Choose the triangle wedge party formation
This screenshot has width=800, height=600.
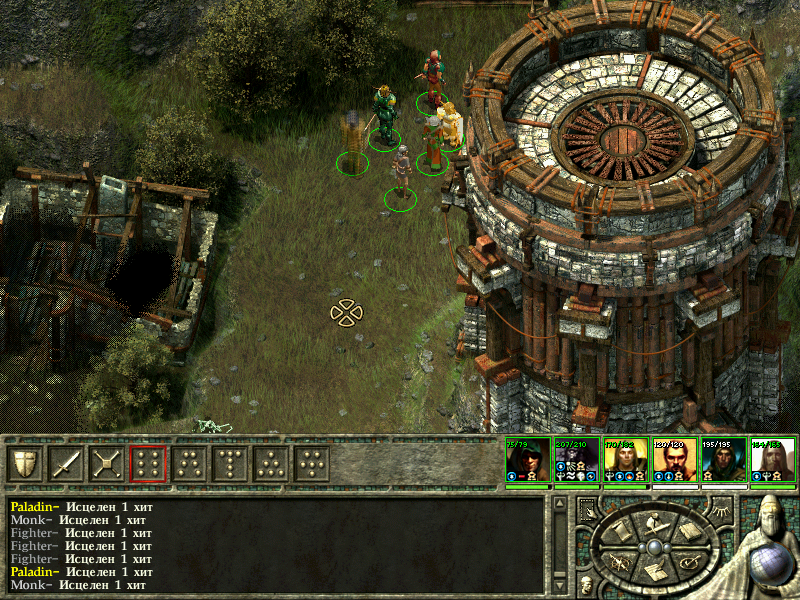click(x=271, y=464)
